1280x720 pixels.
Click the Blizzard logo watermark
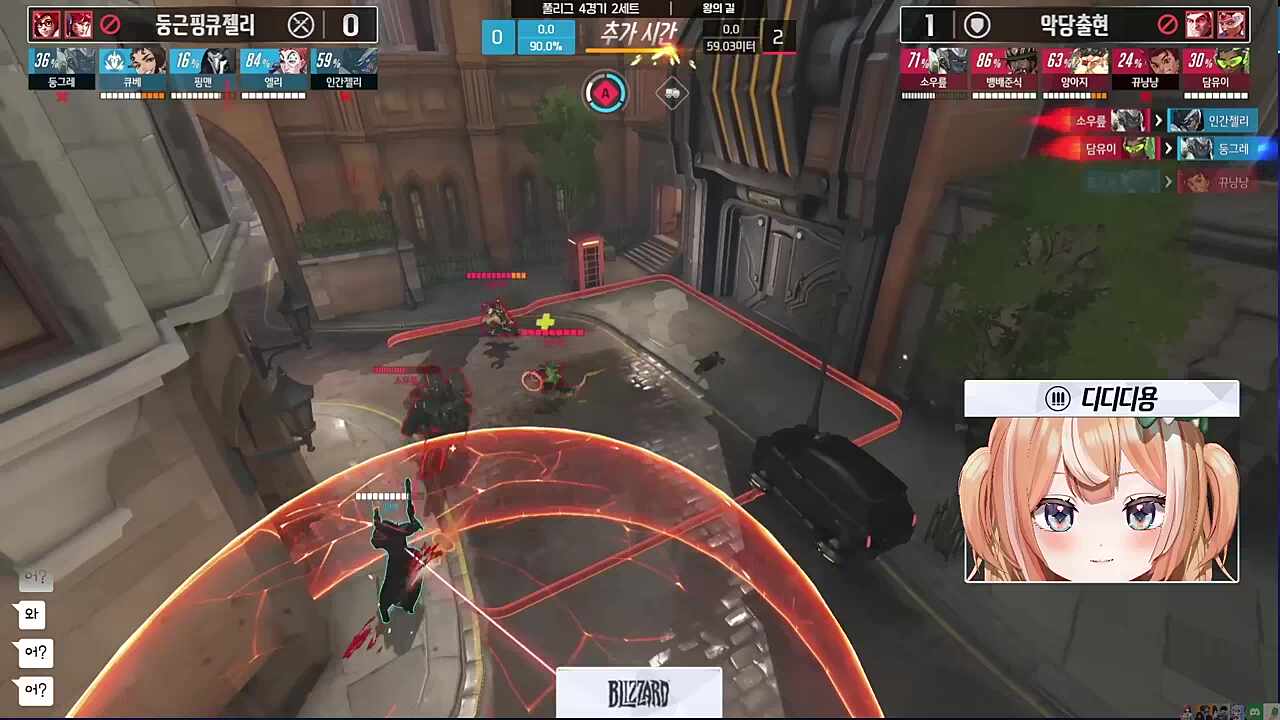pyautogui.click(x=638, y=693)
